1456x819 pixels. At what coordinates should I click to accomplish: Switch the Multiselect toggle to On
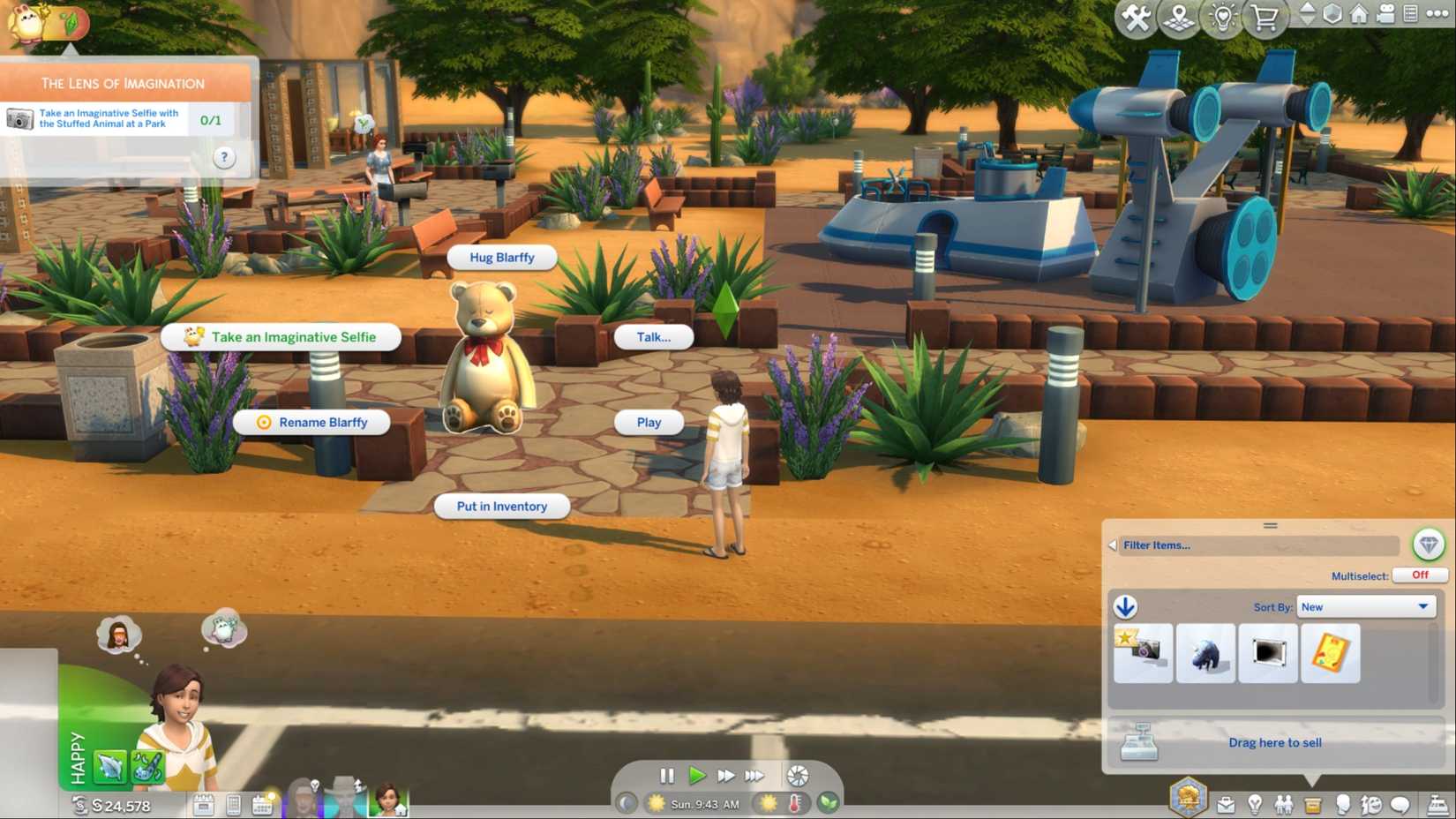(x=1419, y=575)
